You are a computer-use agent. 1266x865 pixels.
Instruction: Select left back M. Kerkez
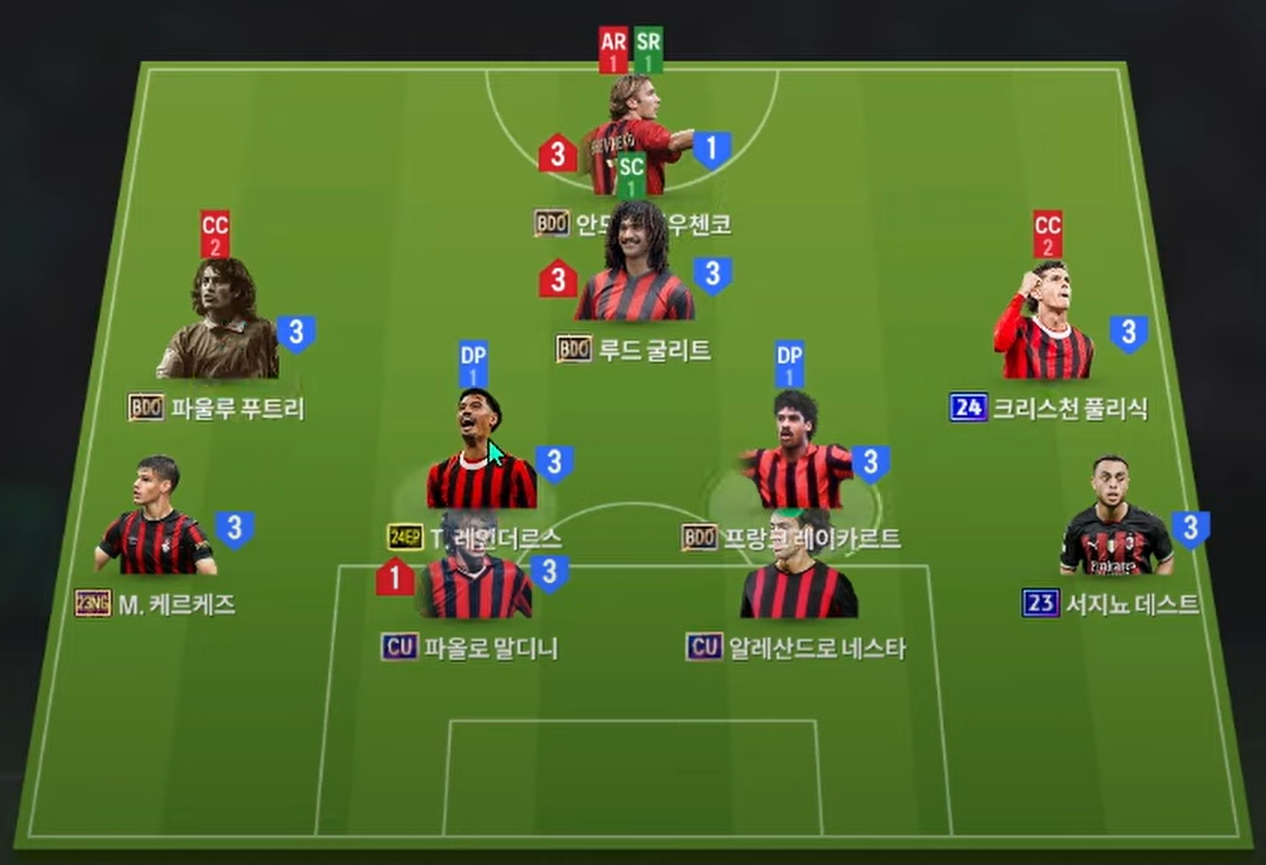click(x=156, y=518)
